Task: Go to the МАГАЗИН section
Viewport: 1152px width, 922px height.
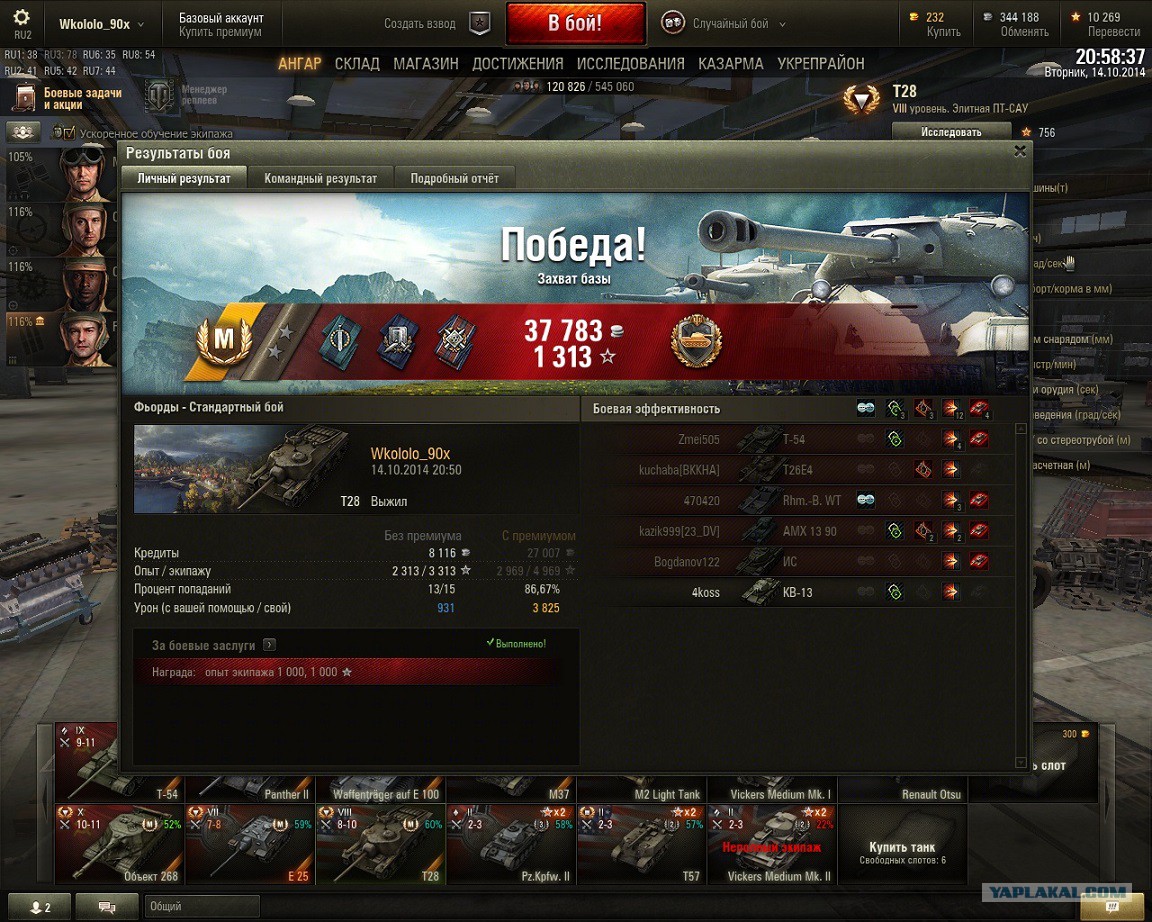Action: click(426, 64)
